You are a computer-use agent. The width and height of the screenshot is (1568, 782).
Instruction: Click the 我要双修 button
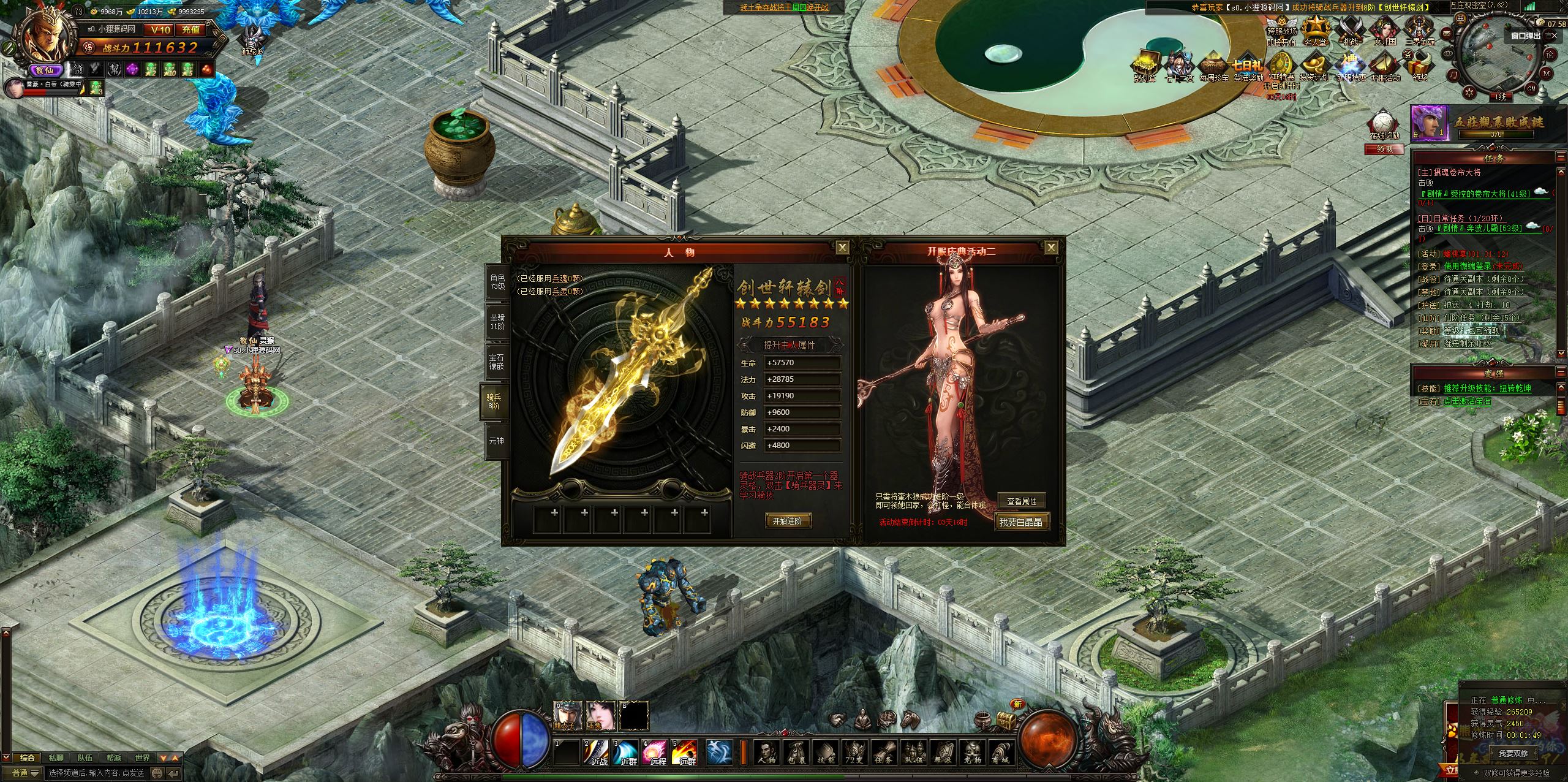click(1513, 753)
